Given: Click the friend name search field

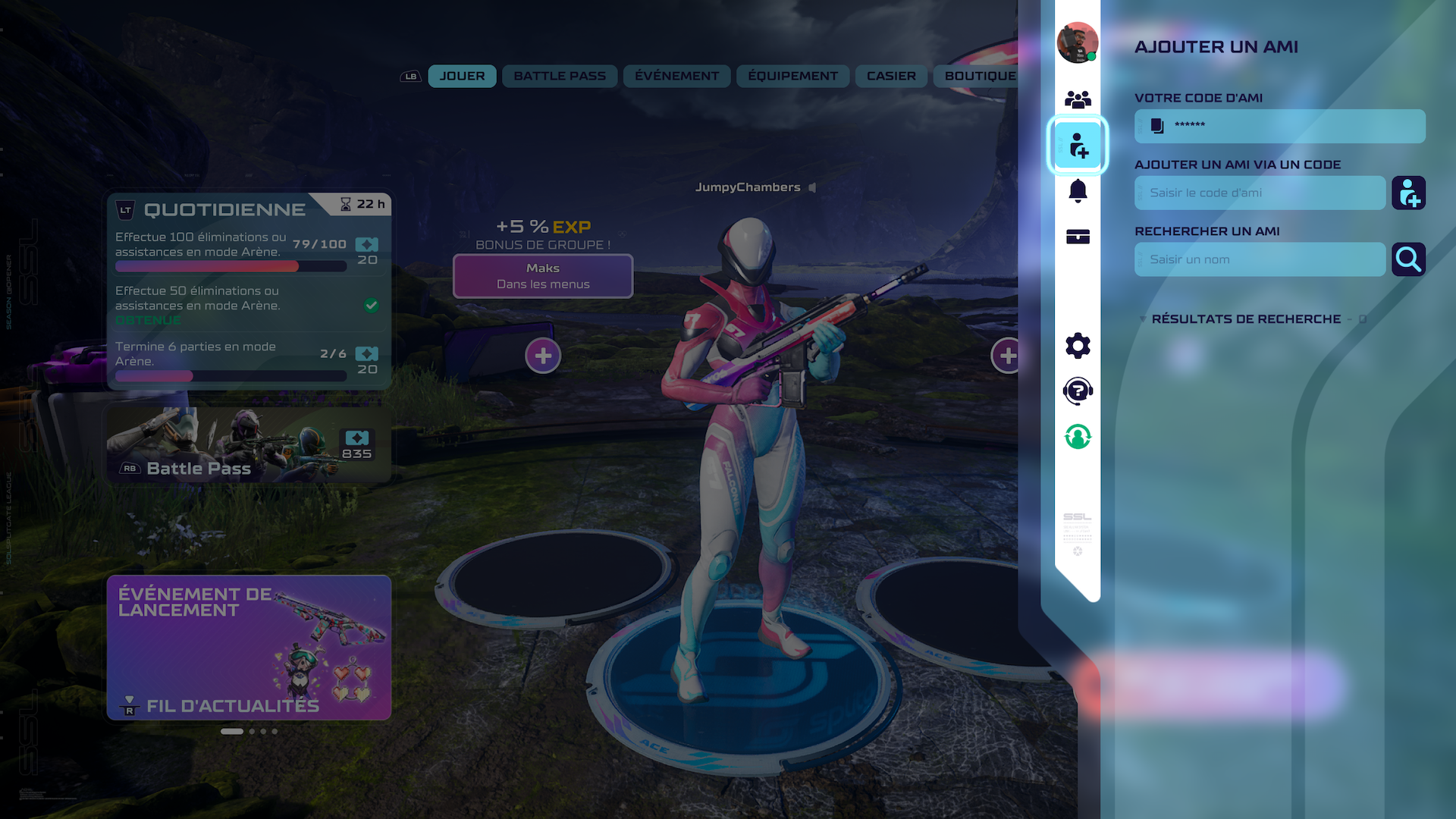Looking at the screenshot, I should pos(1260,259).
